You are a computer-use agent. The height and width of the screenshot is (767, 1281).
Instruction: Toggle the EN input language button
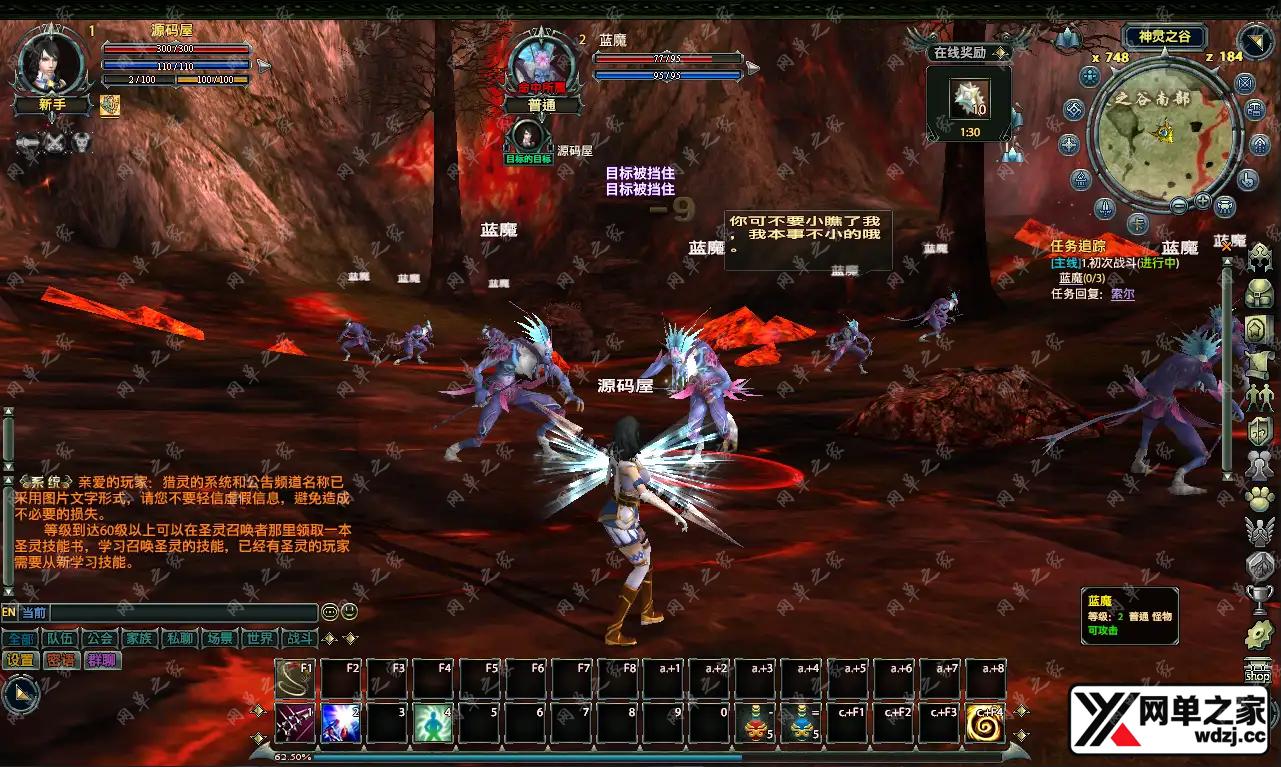click(x=9, y=612)
